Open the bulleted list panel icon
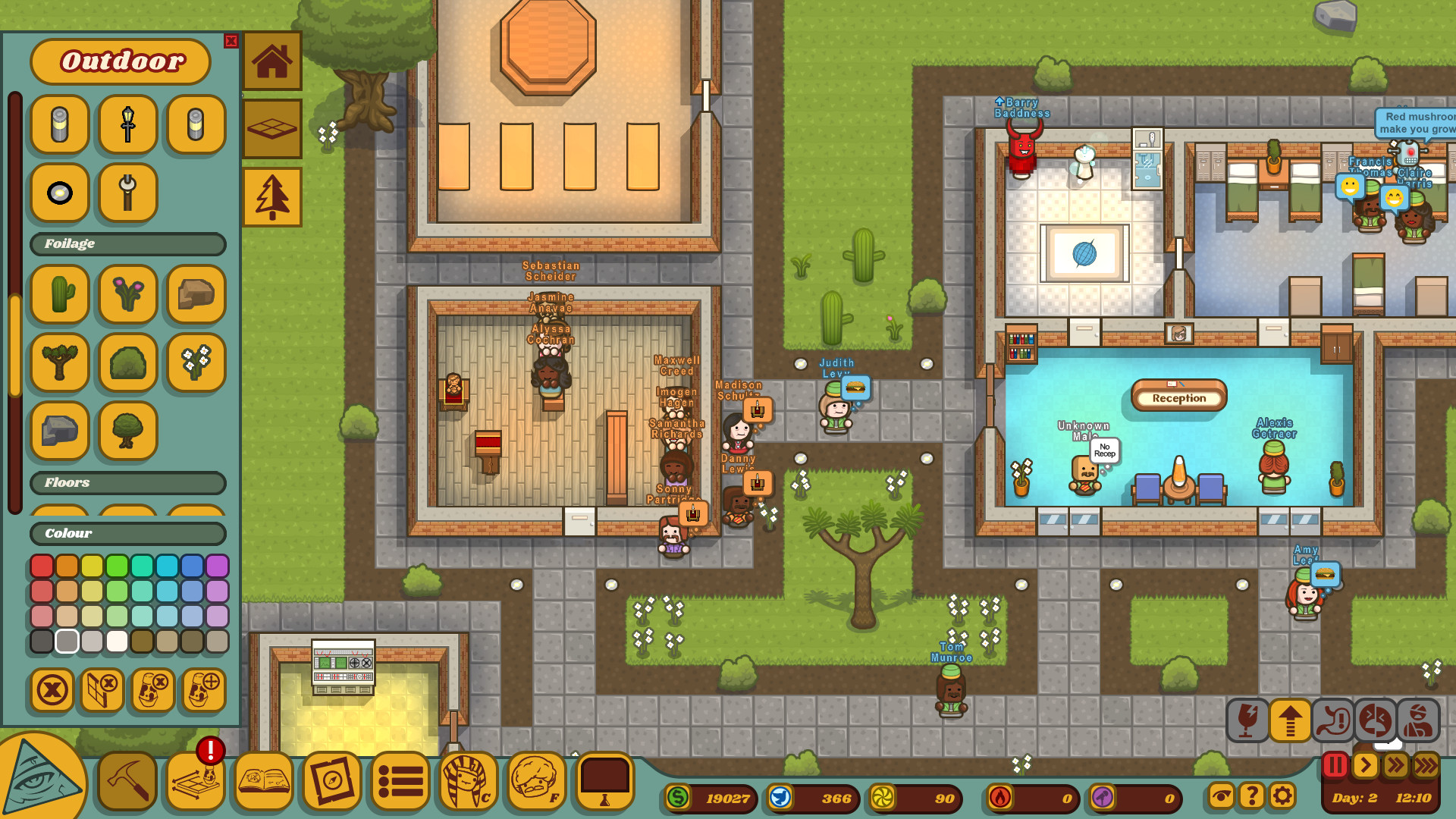The image size is (1456, 819). (400, 782)
